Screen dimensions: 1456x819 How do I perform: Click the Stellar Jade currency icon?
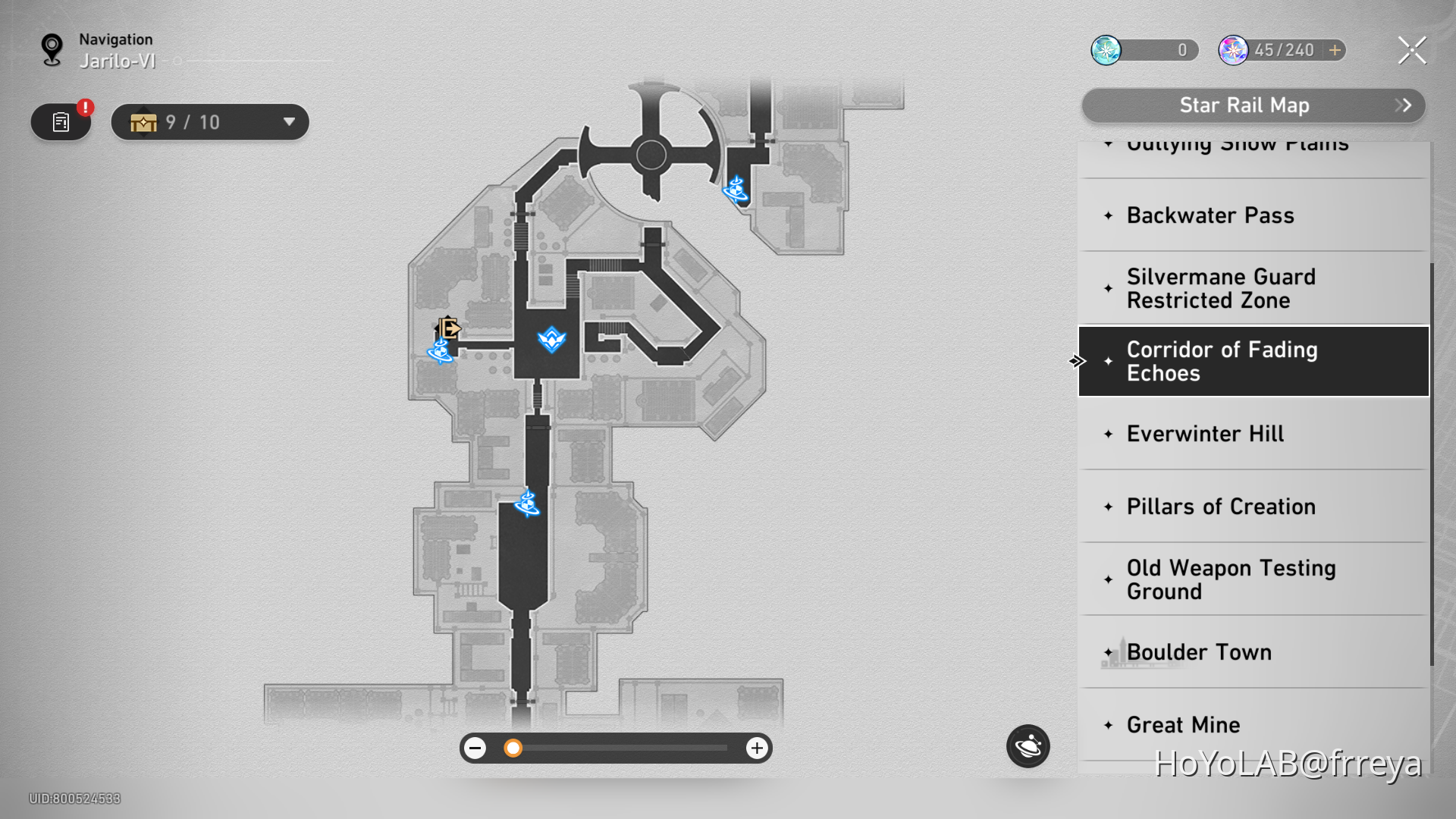point(1107,50)
